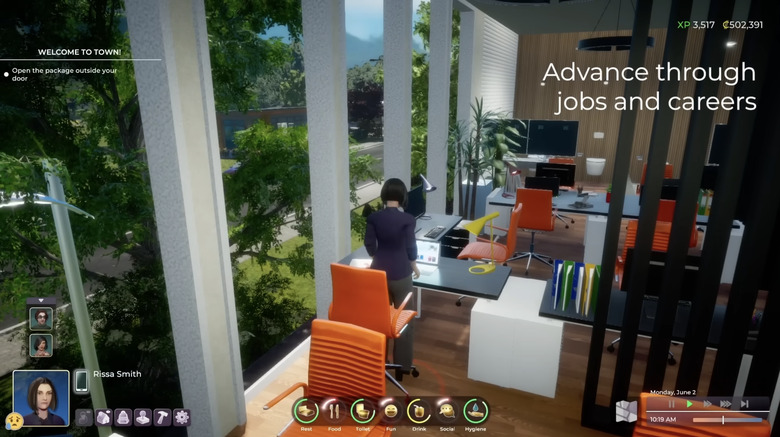
Task: Collapse the household list arrow
Action: [41, 300]
